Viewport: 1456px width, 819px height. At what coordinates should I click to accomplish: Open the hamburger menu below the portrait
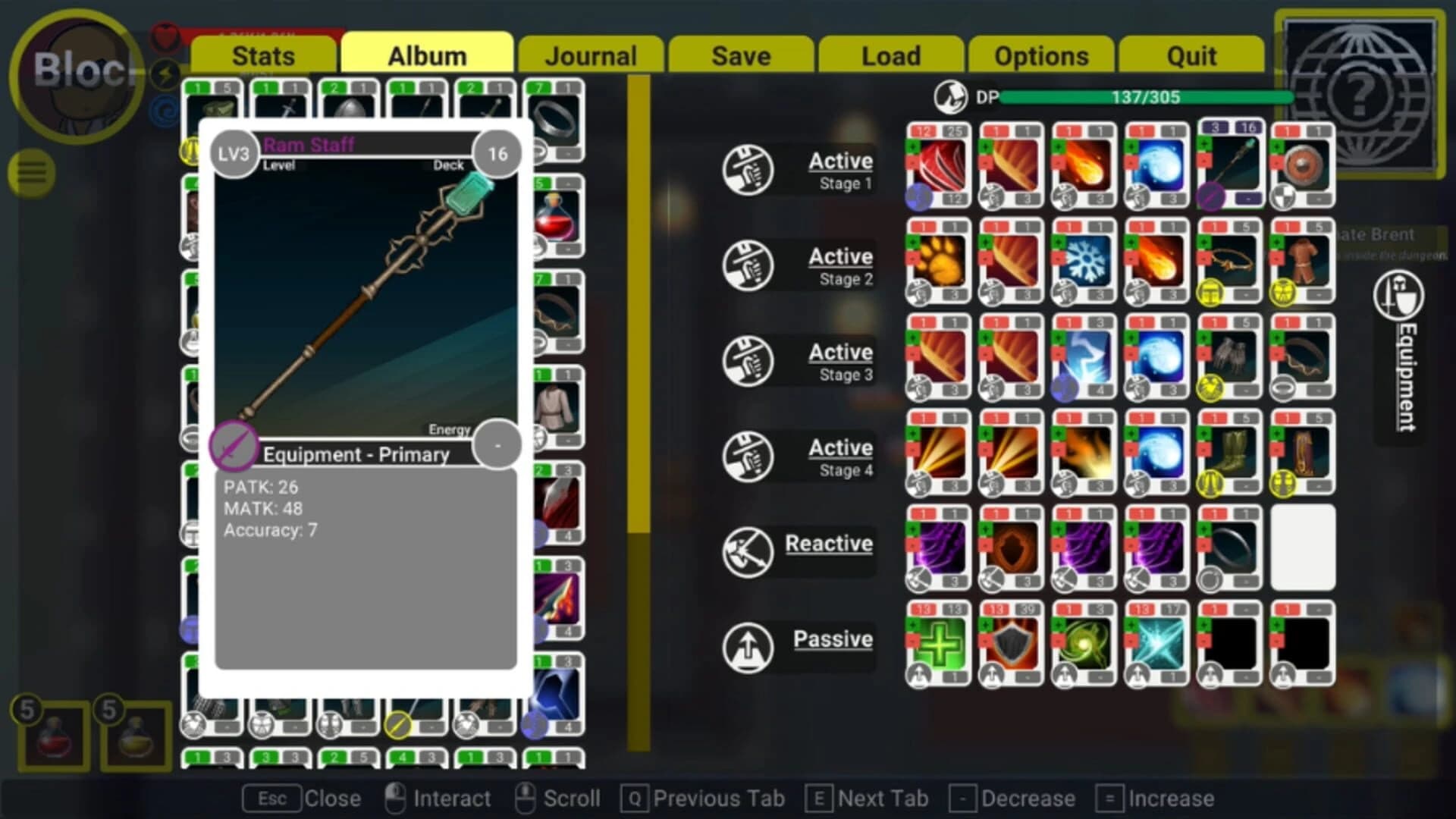click(x=29, y=173)
